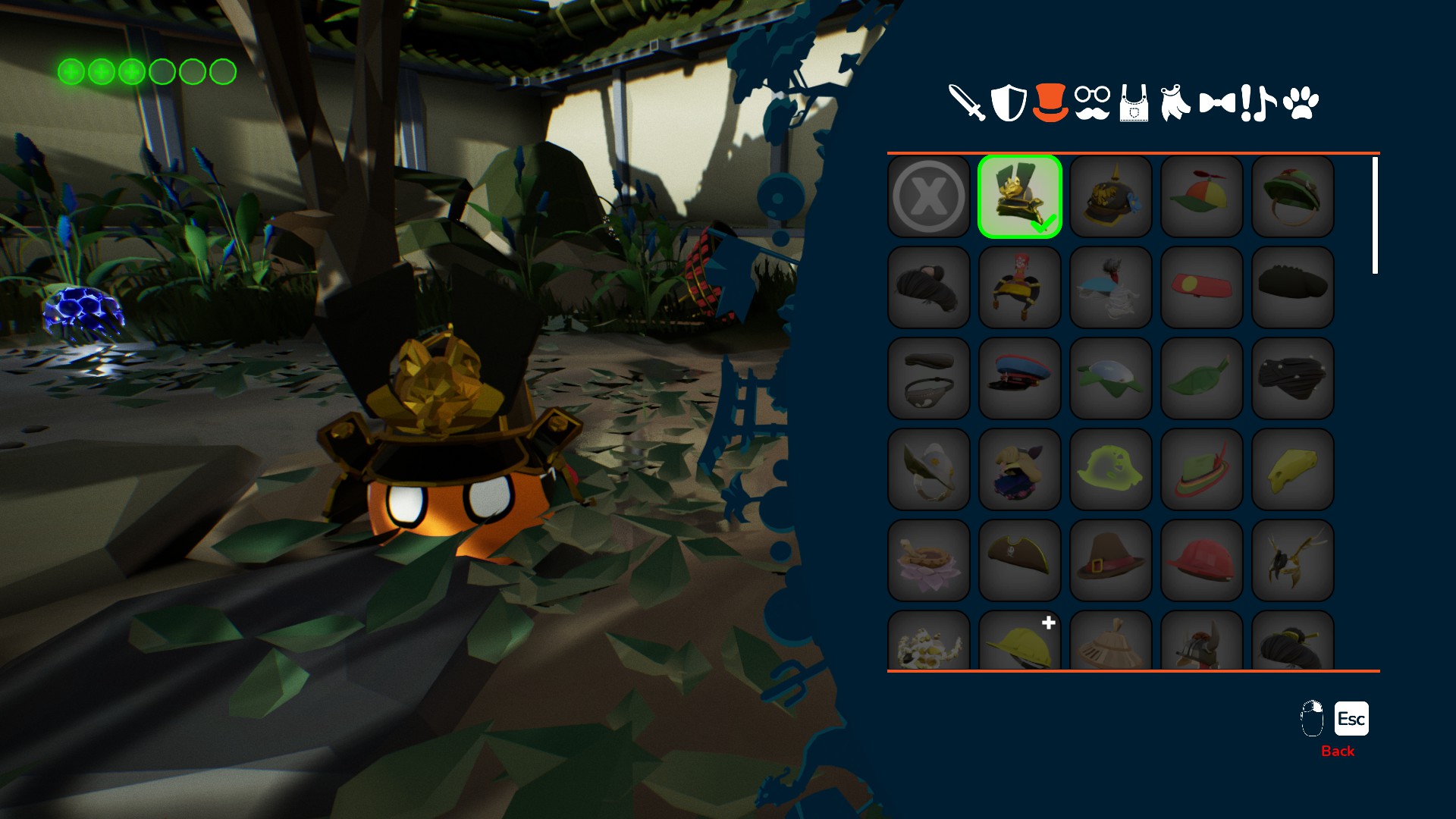Screen dimensions: 1456x819
Task: Open the shield category tab
Action: coord(1009,102)
